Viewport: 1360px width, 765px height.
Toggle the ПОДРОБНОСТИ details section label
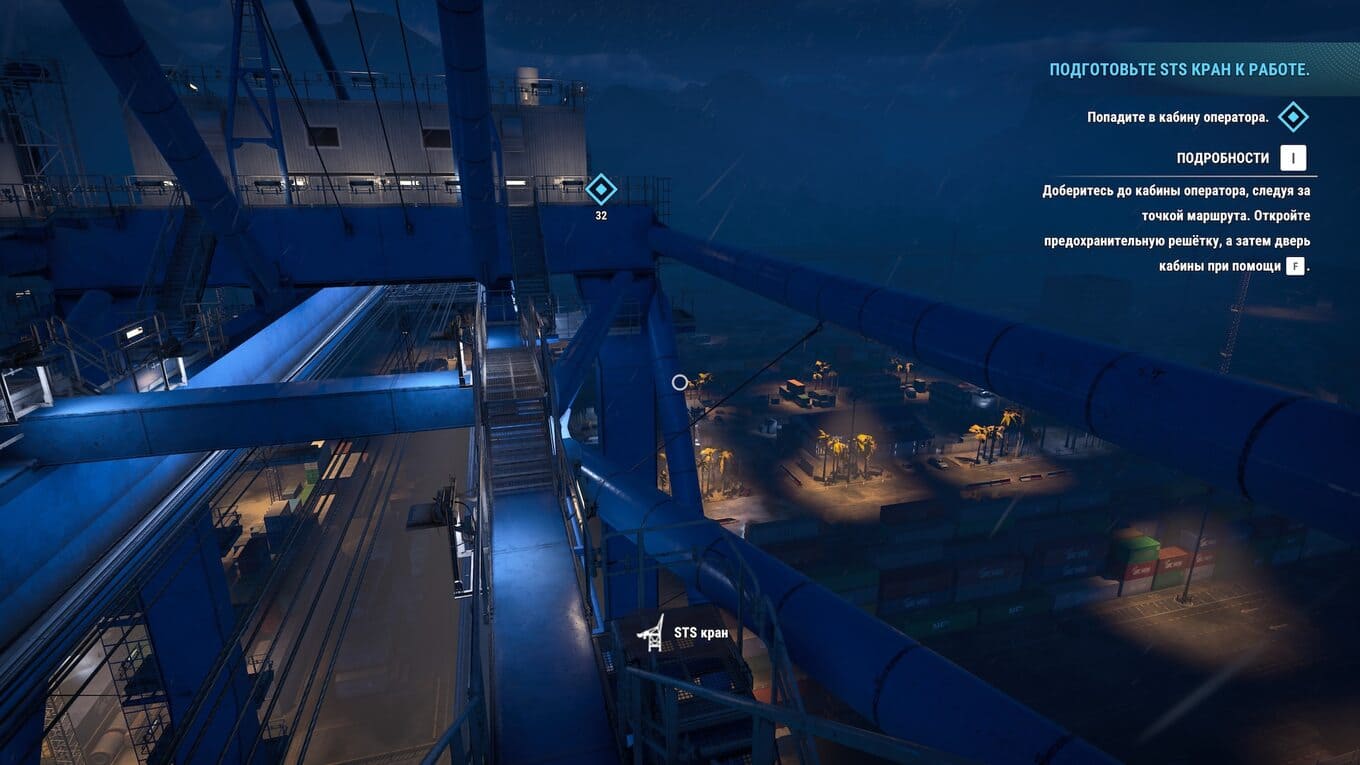[1222, 158]
